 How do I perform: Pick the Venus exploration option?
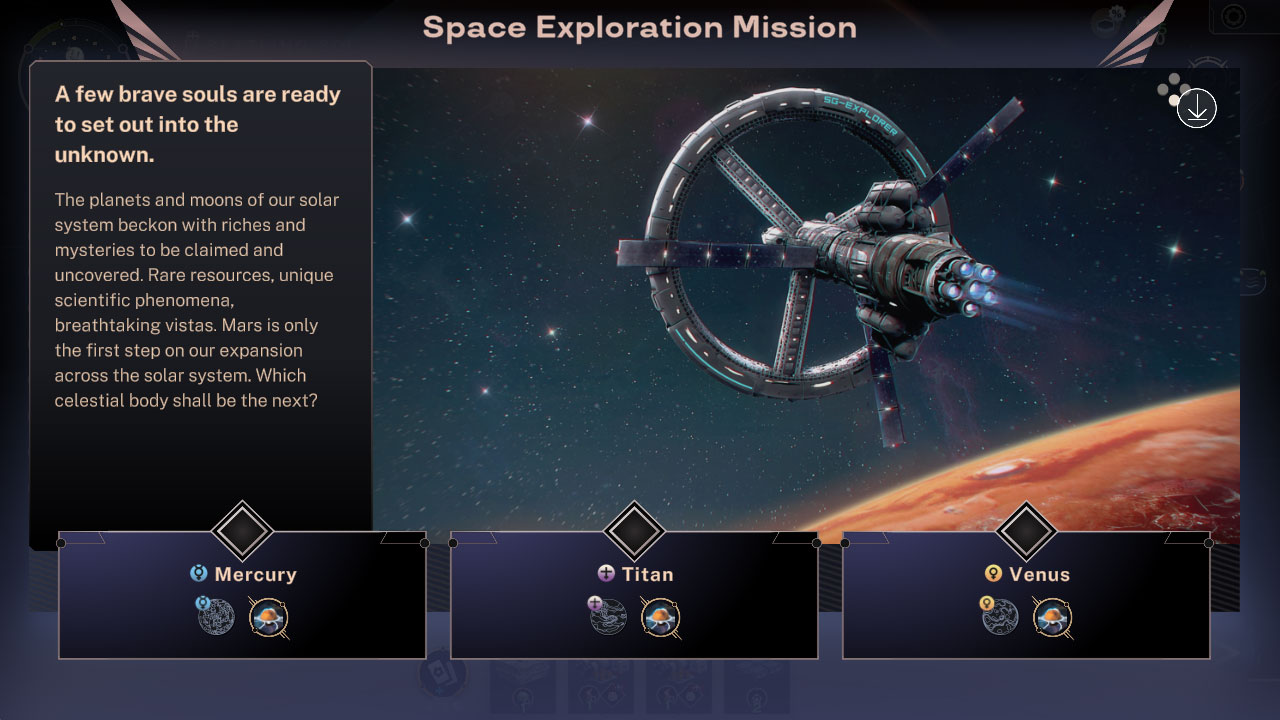tap(1026, 595)
